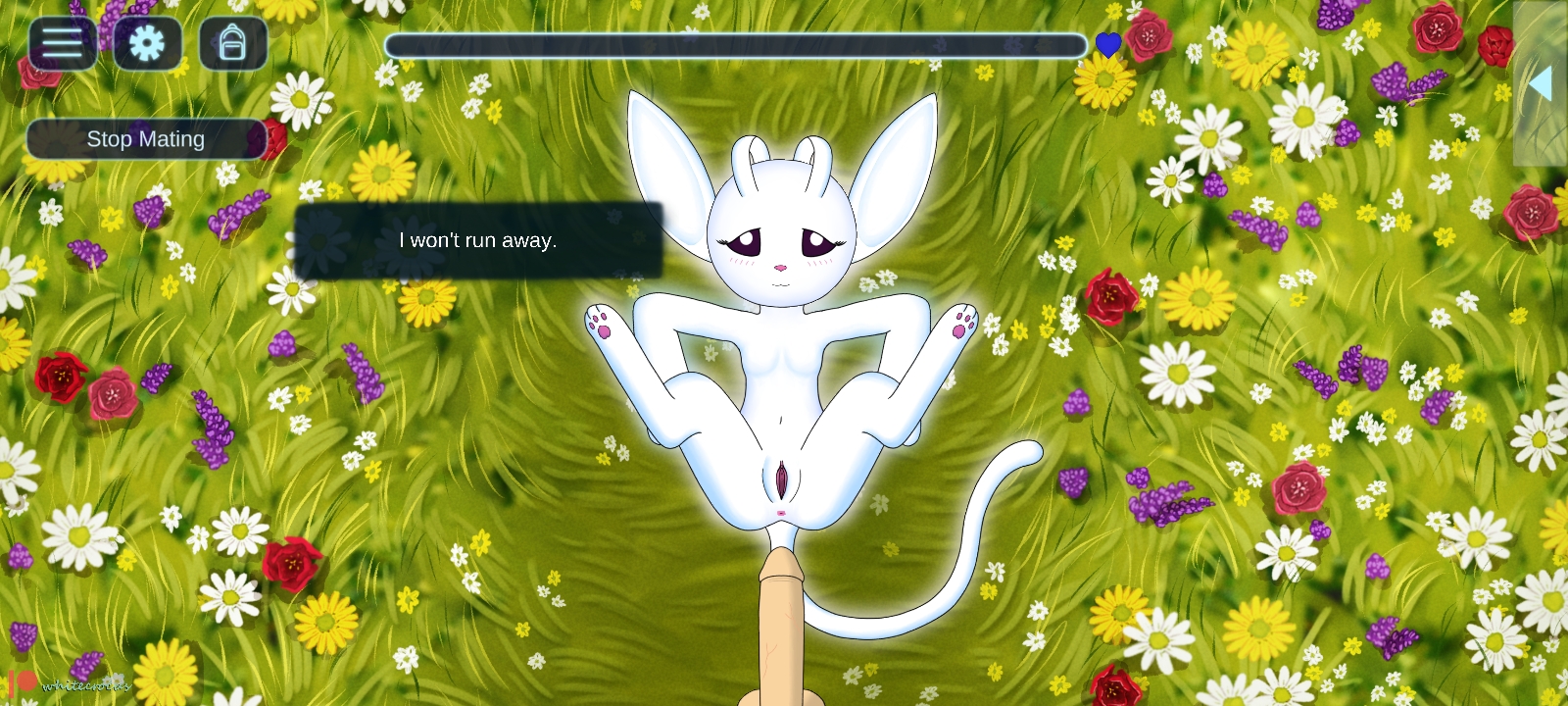This screenshot has width=1568, height=706.
Task: Click the Stop Mating button
Action: tap(146, 139)
